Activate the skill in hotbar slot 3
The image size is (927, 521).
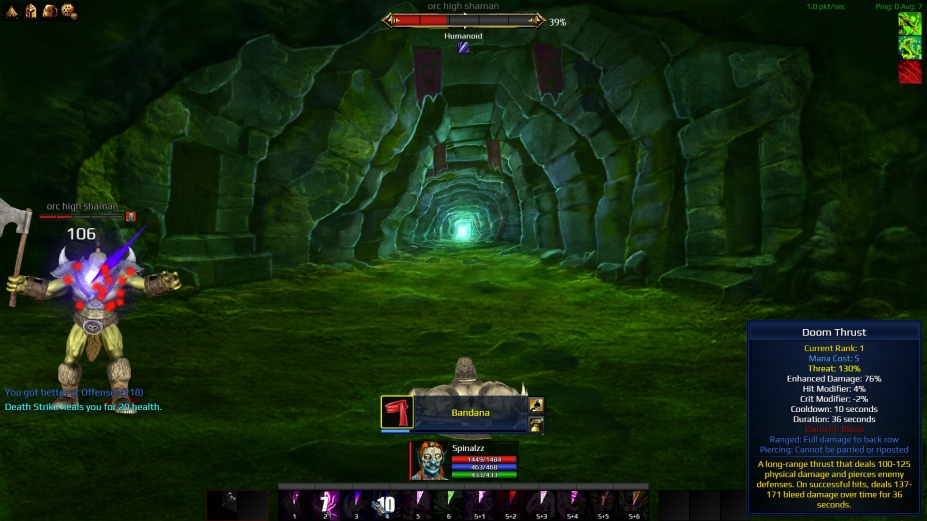click(356, 502)
